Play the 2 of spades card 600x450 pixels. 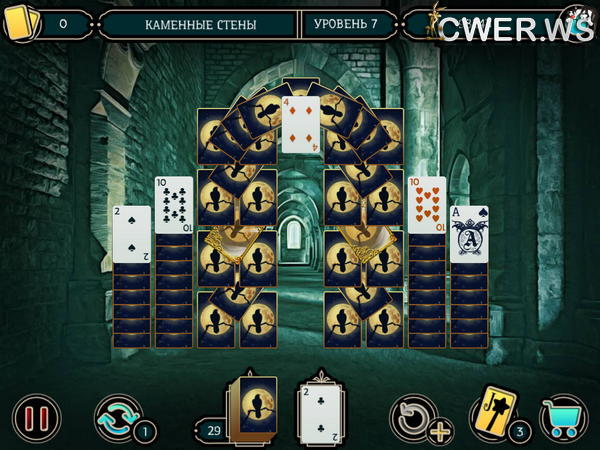coord(131,234)
